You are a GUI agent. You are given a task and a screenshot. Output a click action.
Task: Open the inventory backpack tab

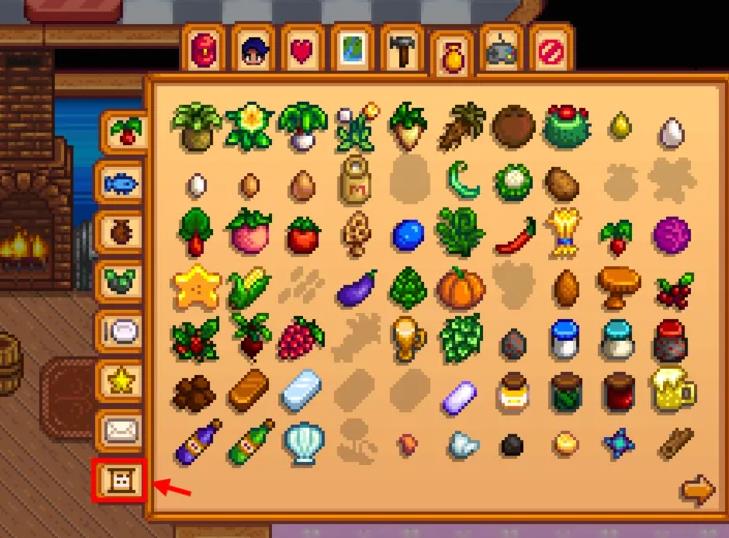[x=203, y=50]
